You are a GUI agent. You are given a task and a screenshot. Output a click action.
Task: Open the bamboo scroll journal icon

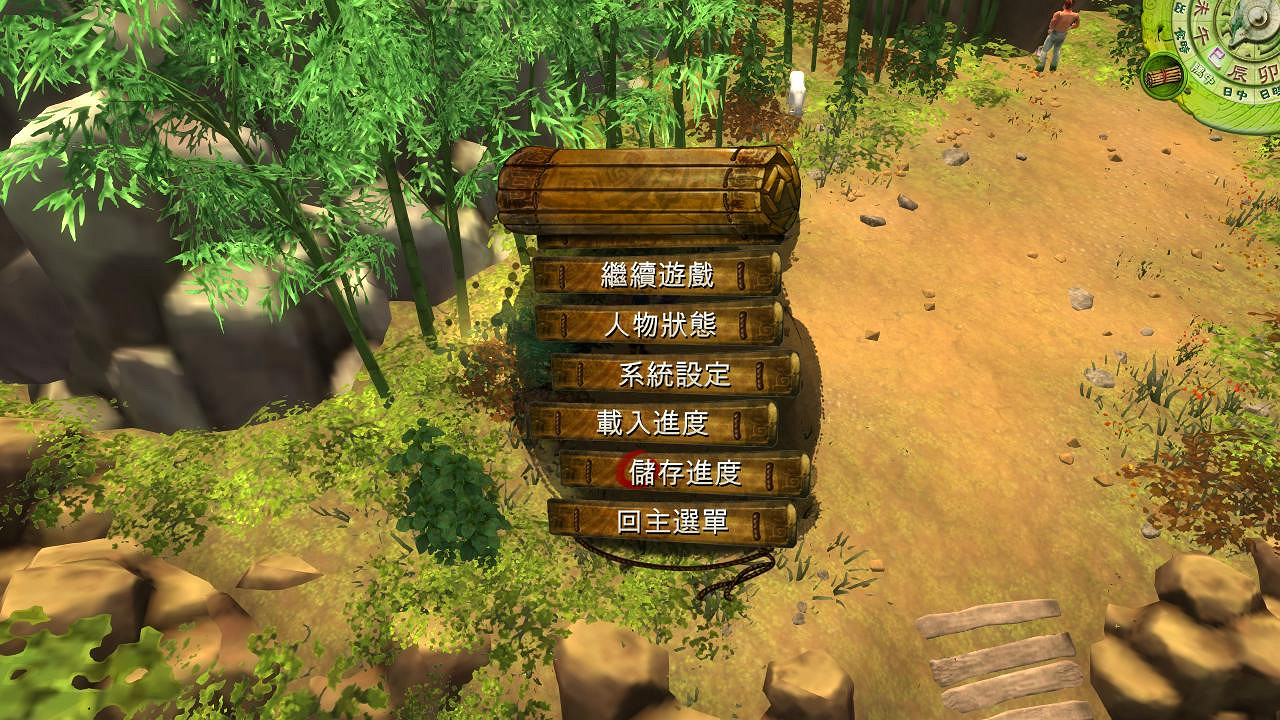click(x=1163, y=77)
